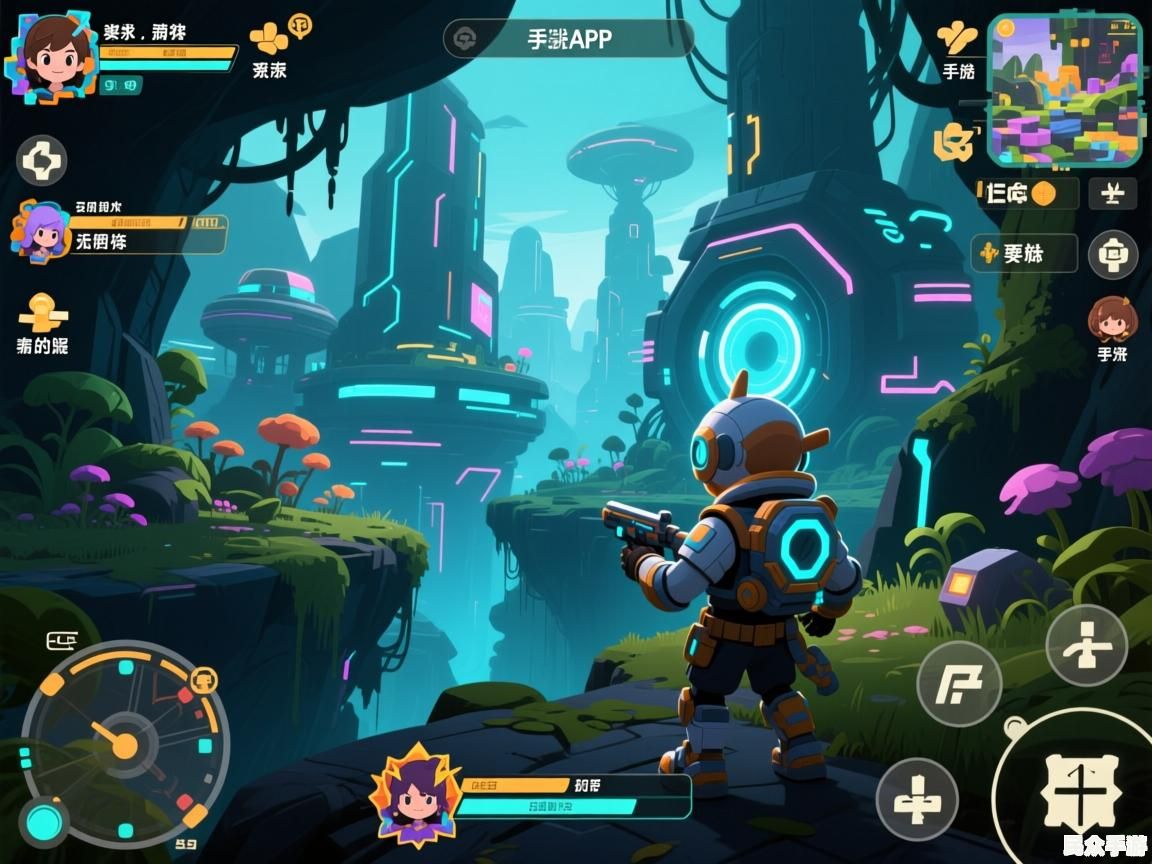Open the small dark button beside coin button
1152x864 pixels.
pyautogui.click(x=1112, y=193)
